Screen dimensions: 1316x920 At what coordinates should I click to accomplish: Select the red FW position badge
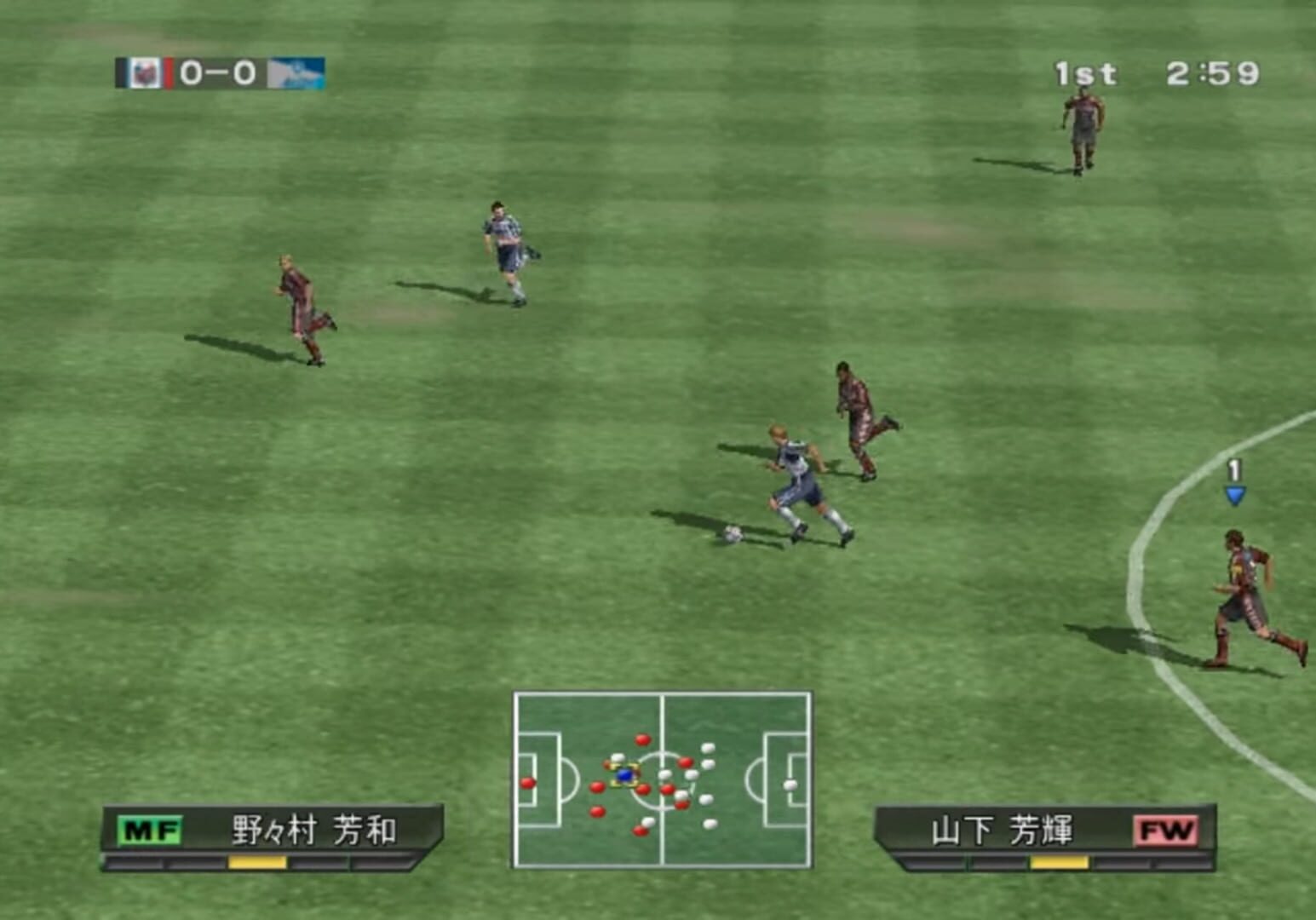1167,827
